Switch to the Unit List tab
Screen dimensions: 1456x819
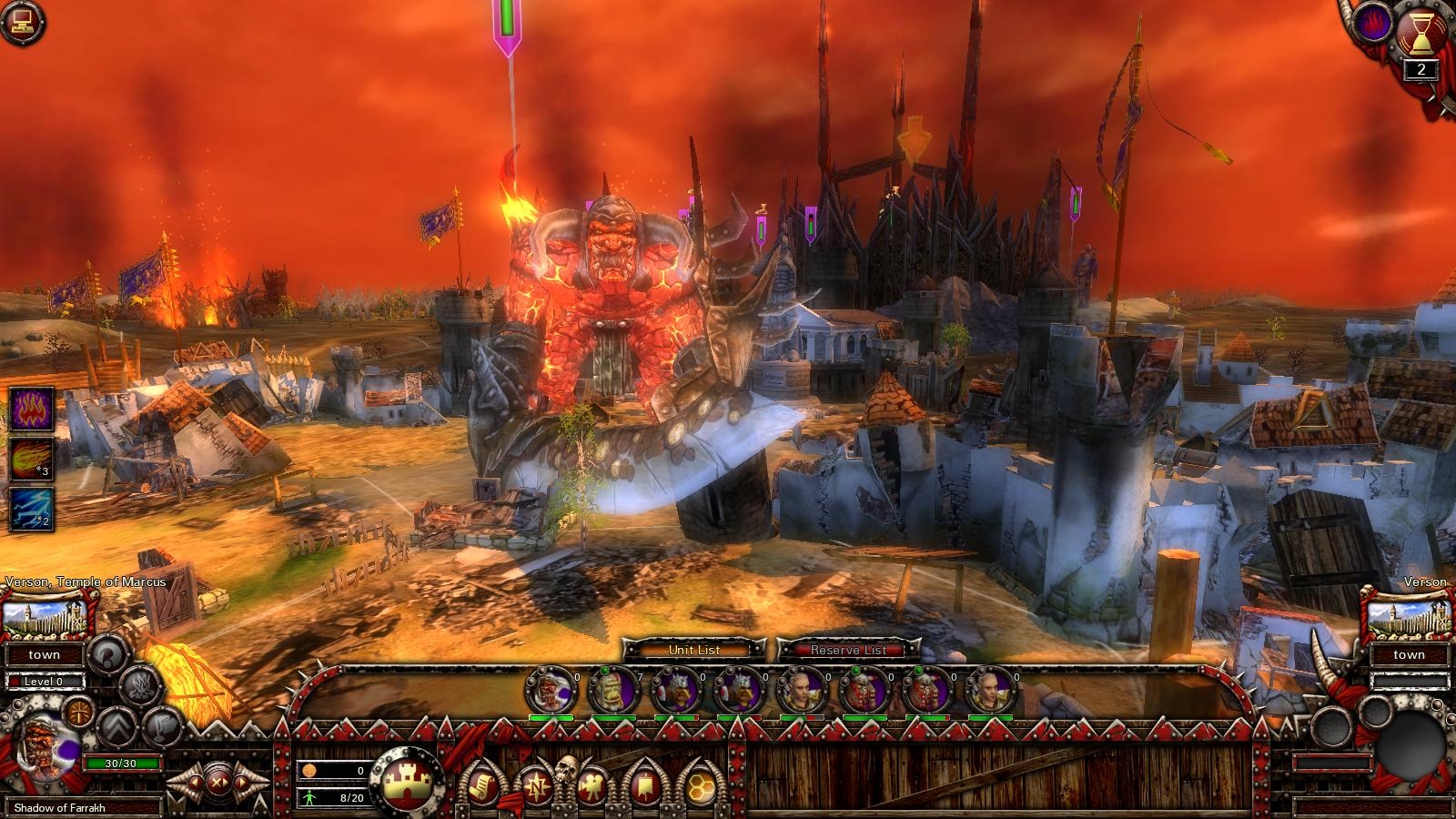693,651
